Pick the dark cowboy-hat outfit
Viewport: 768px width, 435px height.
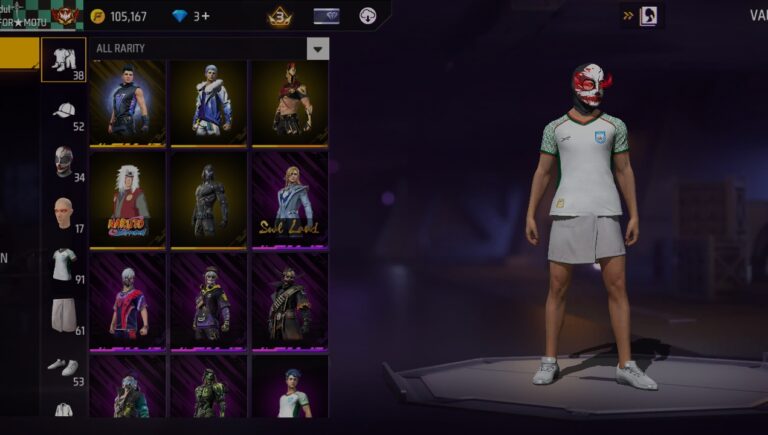pyautogui.click(x=289, y=300)
